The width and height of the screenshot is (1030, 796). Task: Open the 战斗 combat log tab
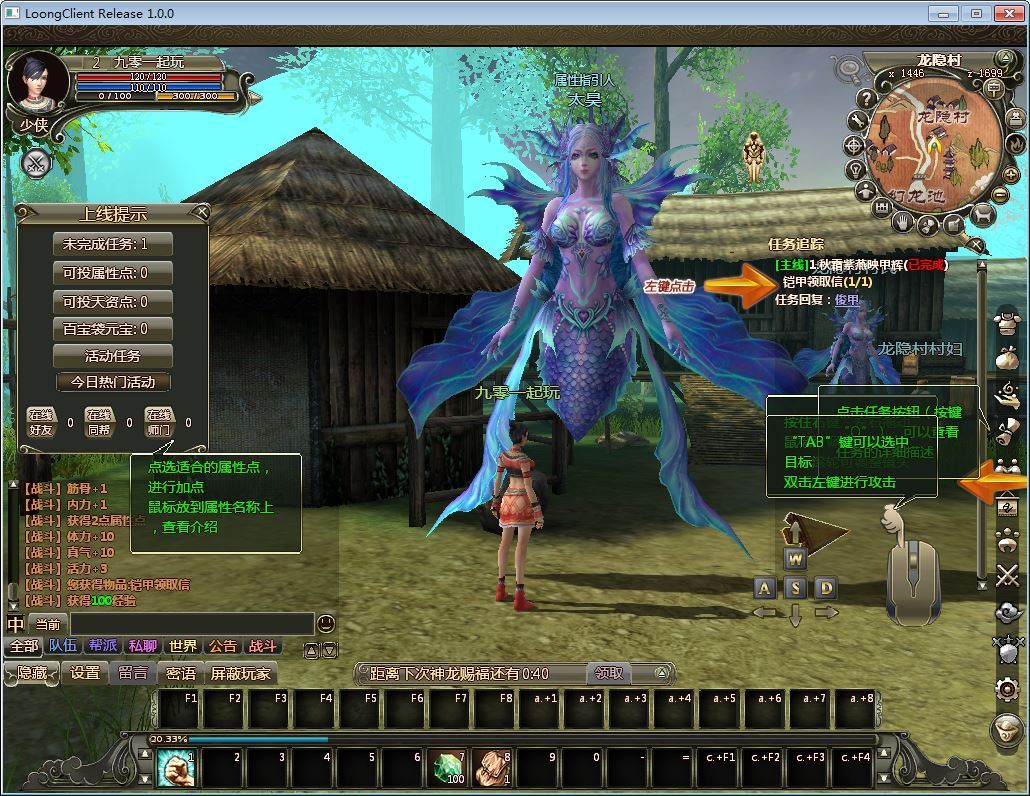click(x=263, y=646)
